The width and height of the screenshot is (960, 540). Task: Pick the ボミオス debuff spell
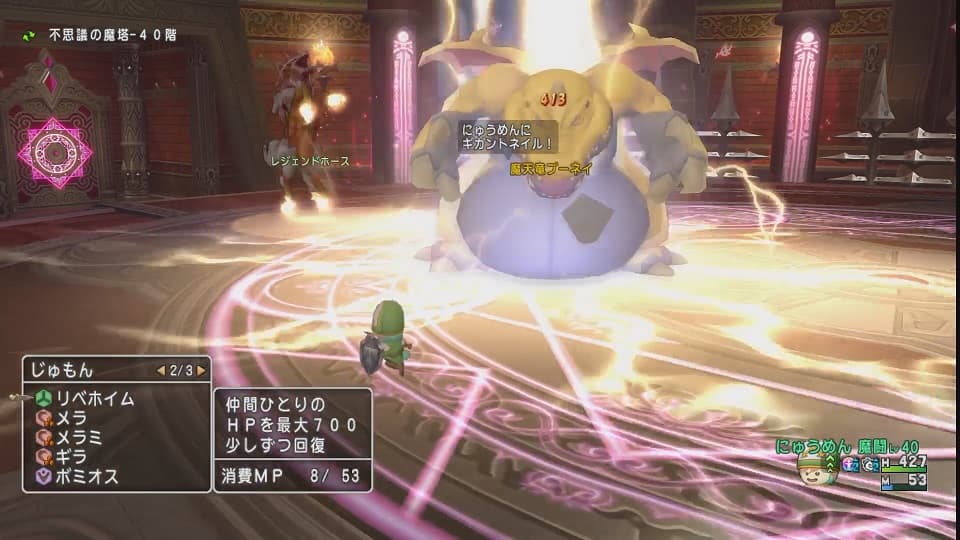[x=90, y=477]
